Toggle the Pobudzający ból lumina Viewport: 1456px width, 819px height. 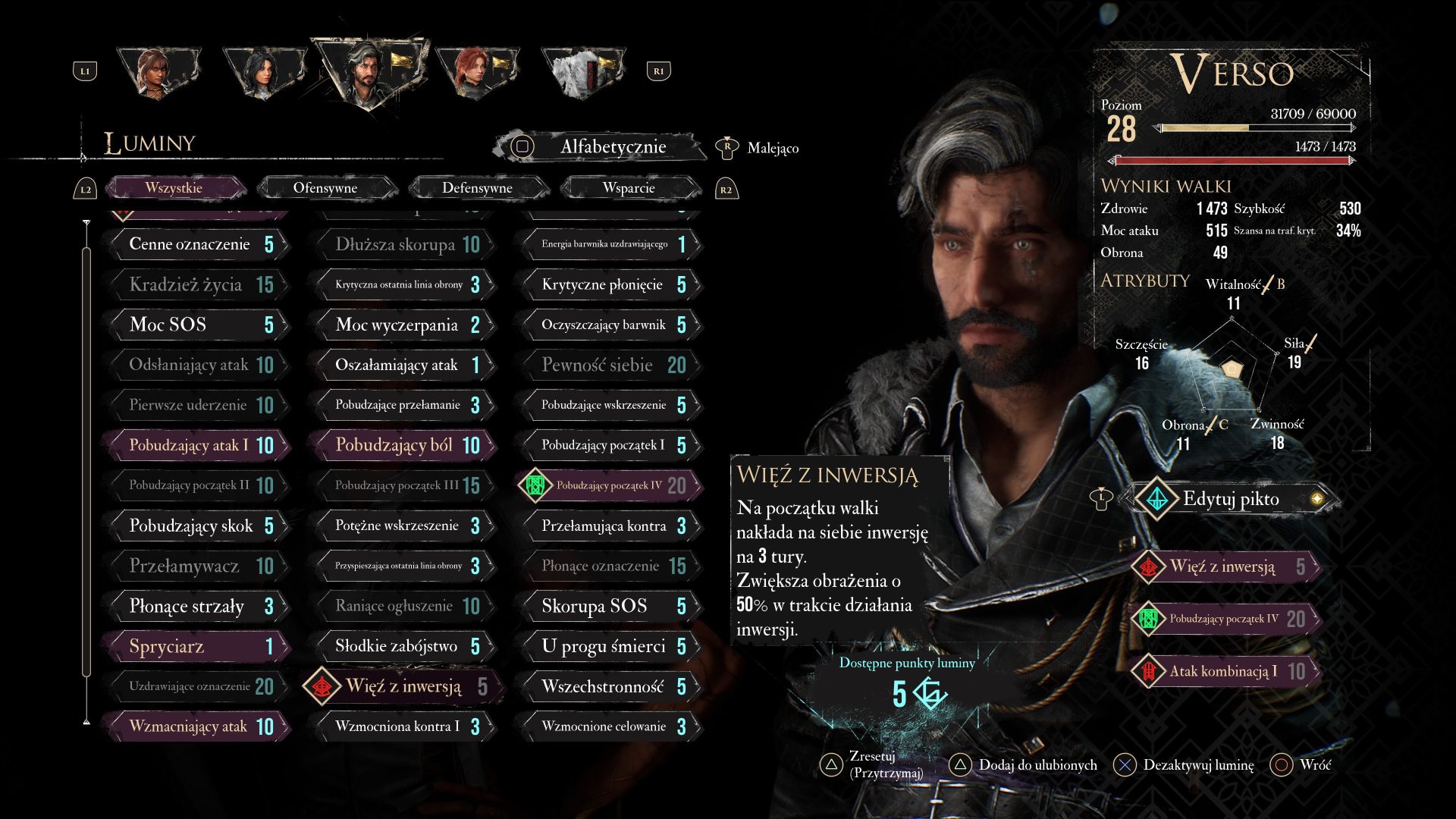405,445
